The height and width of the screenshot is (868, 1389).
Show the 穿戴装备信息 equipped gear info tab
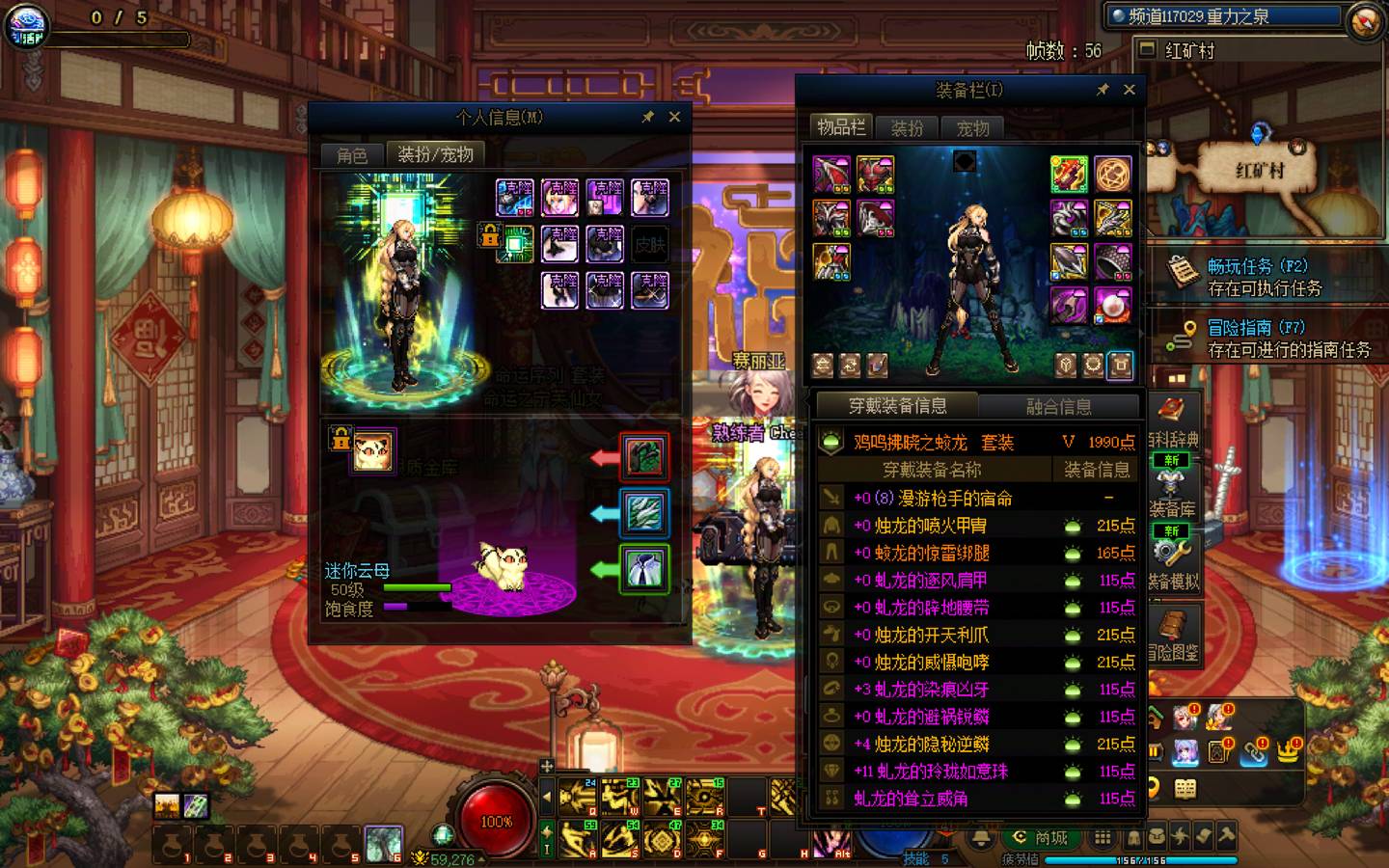point(897,406)
